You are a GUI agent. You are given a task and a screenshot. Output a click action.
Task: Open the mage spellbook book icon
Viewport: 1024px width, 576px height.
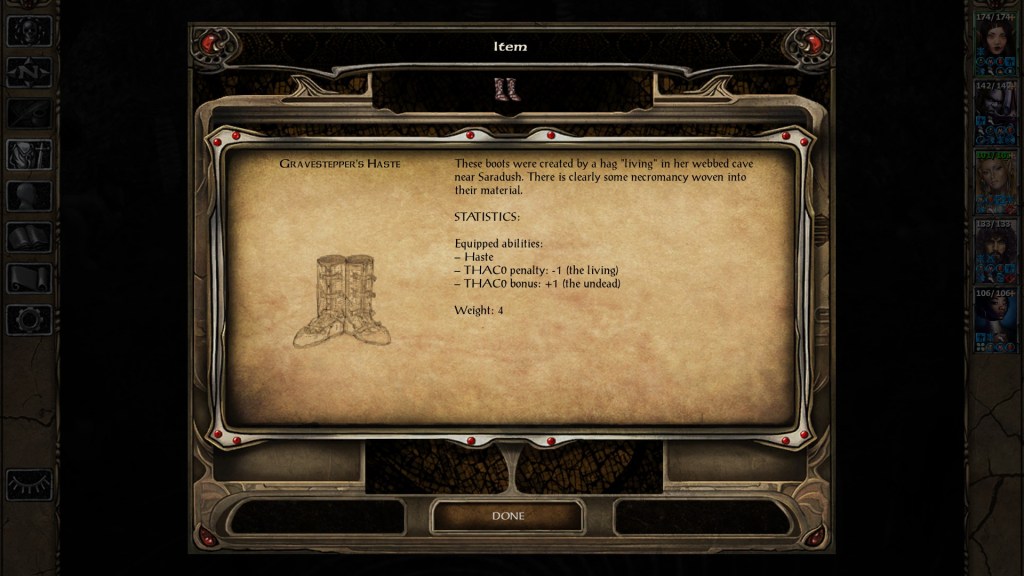[29, 237]
